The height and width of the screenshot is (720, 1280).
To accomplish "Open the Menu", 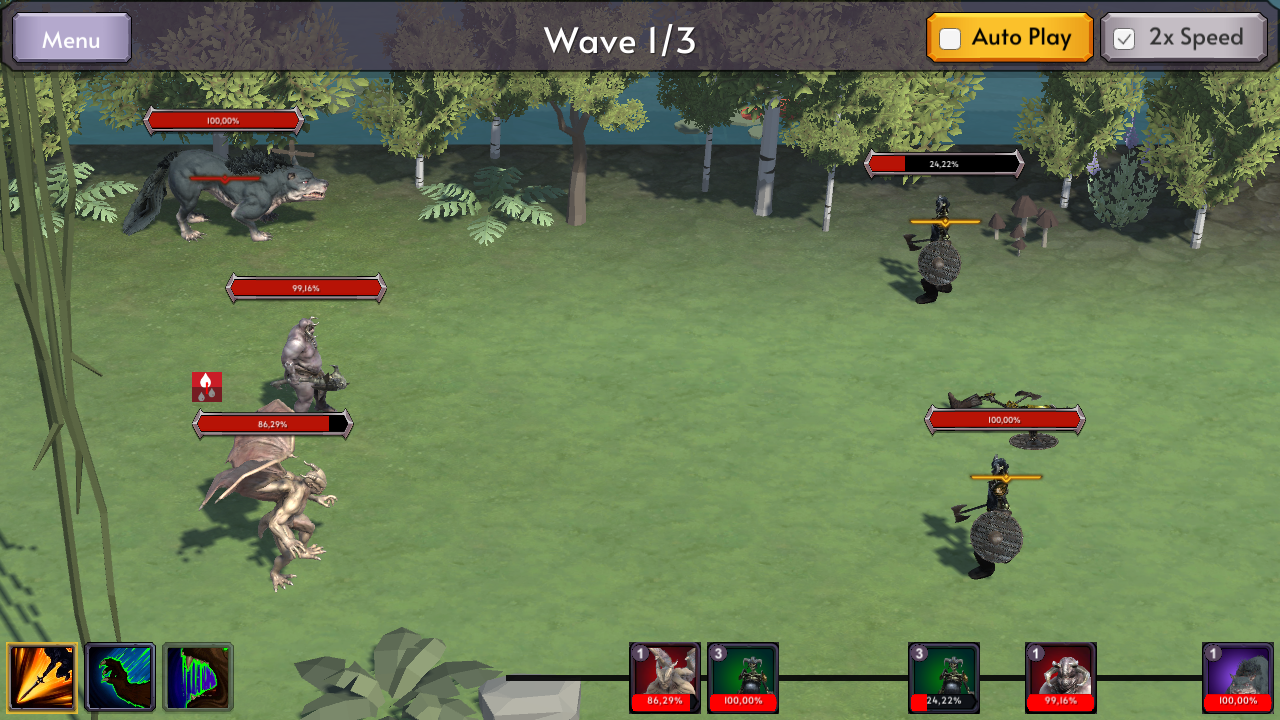I will pyautogui.click(x=70, y=38).
